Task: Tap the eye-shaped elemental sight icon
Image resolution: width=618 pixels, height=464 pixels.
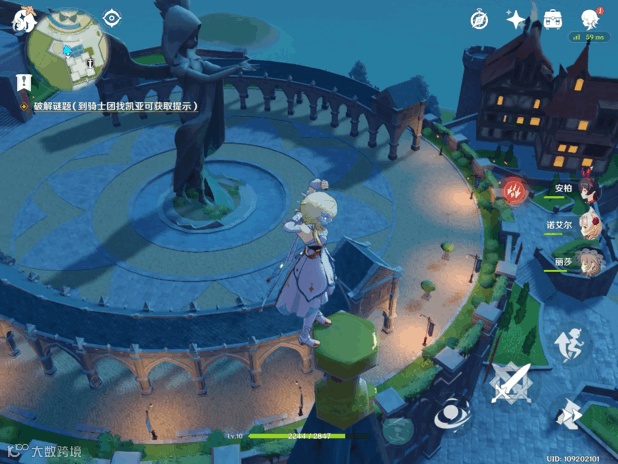Action: click(112, 18)
